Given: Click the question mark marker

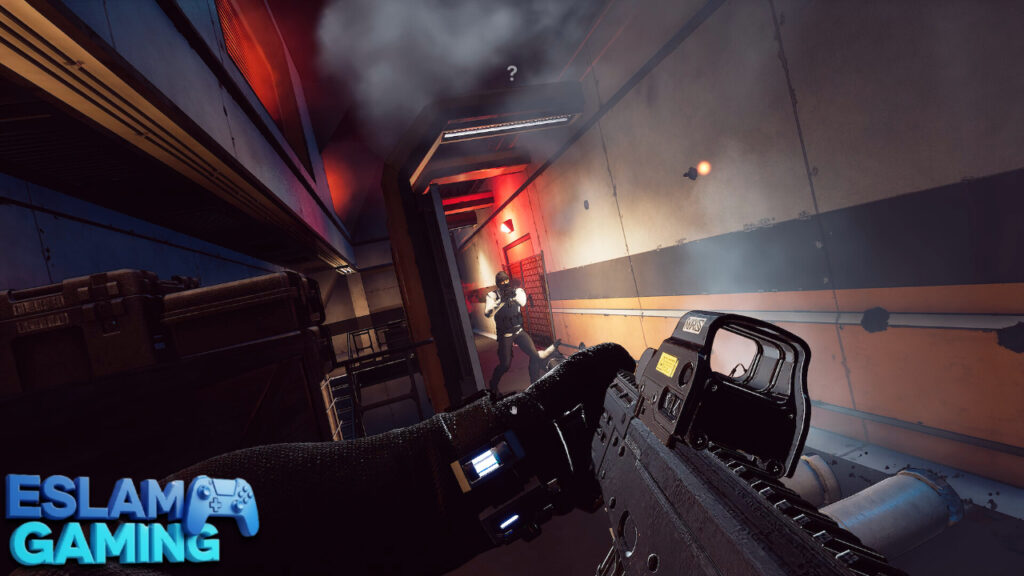Looking at the screenshot, I should 511,73.
